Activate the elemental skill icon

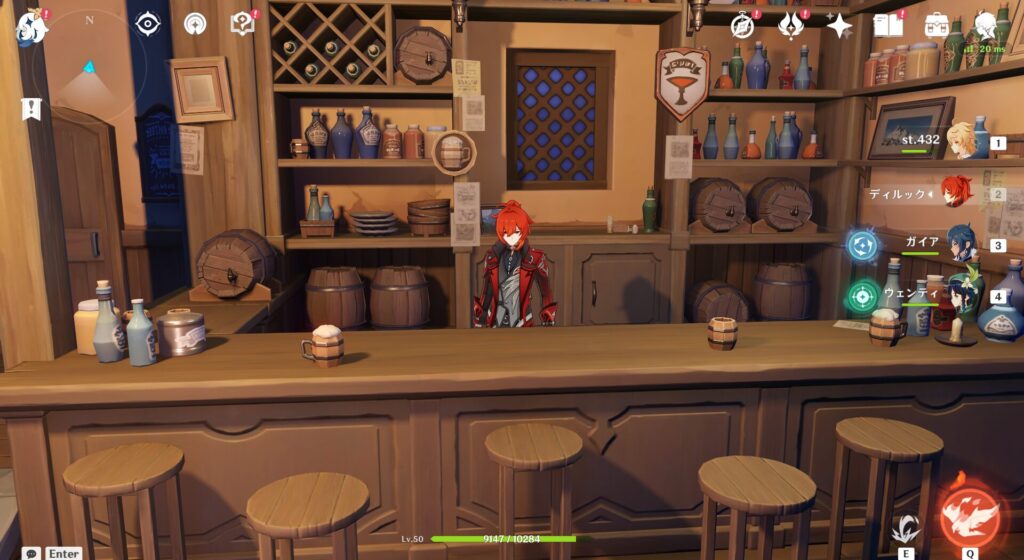[x=906, y=528]
